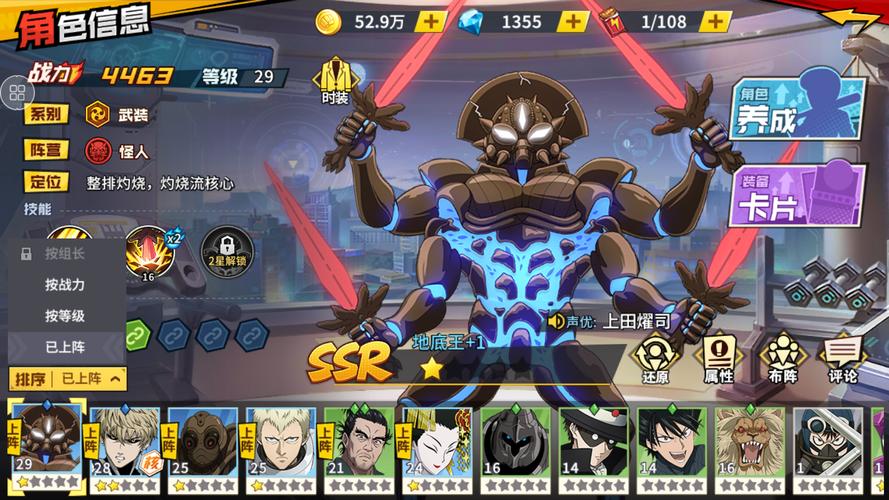
Task: Collapse the 排序 sort dropdown
Action: 69,378
